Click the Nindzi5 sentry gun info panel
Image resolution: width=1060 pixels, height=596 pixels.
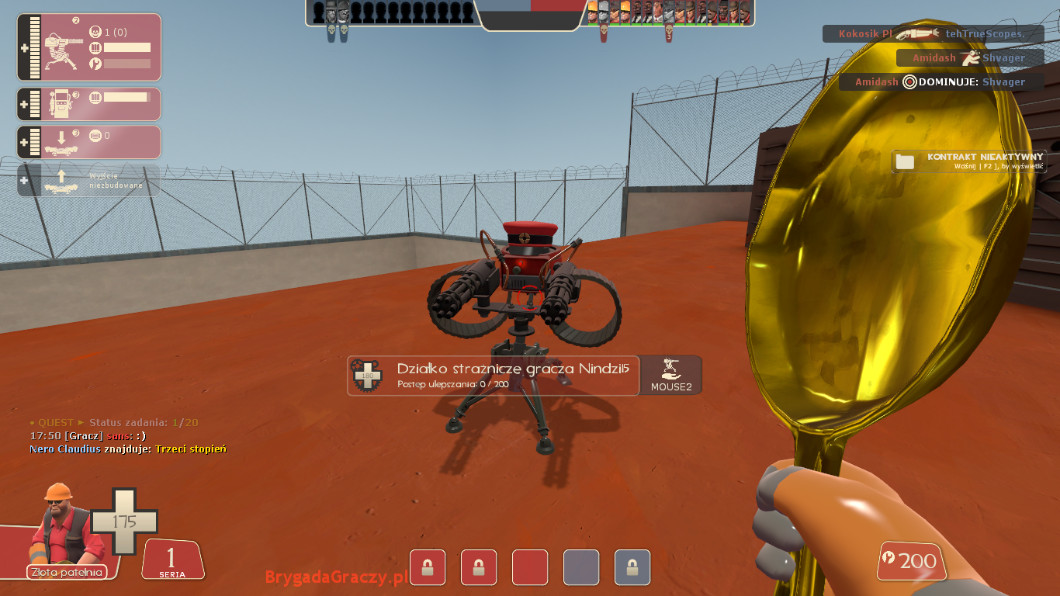click(493, 375)
